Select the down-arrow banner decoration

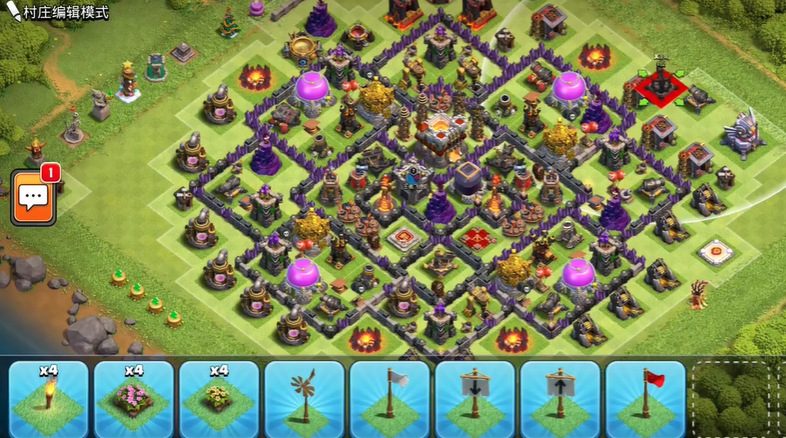point(475,398)
